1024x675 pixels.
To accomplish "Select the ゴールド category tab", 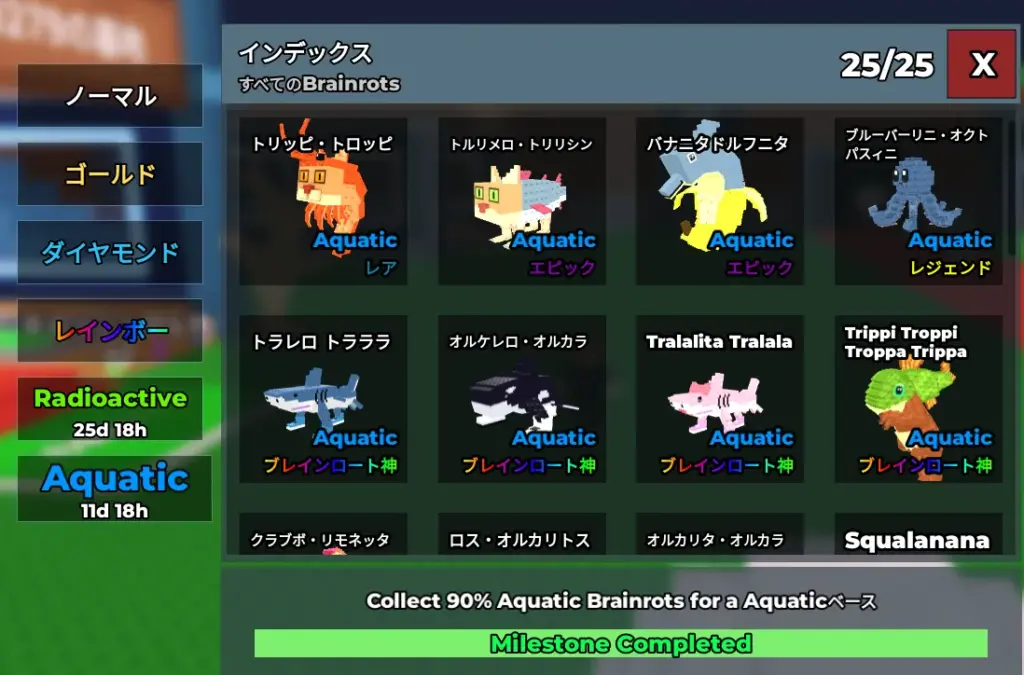I will 110,174.
